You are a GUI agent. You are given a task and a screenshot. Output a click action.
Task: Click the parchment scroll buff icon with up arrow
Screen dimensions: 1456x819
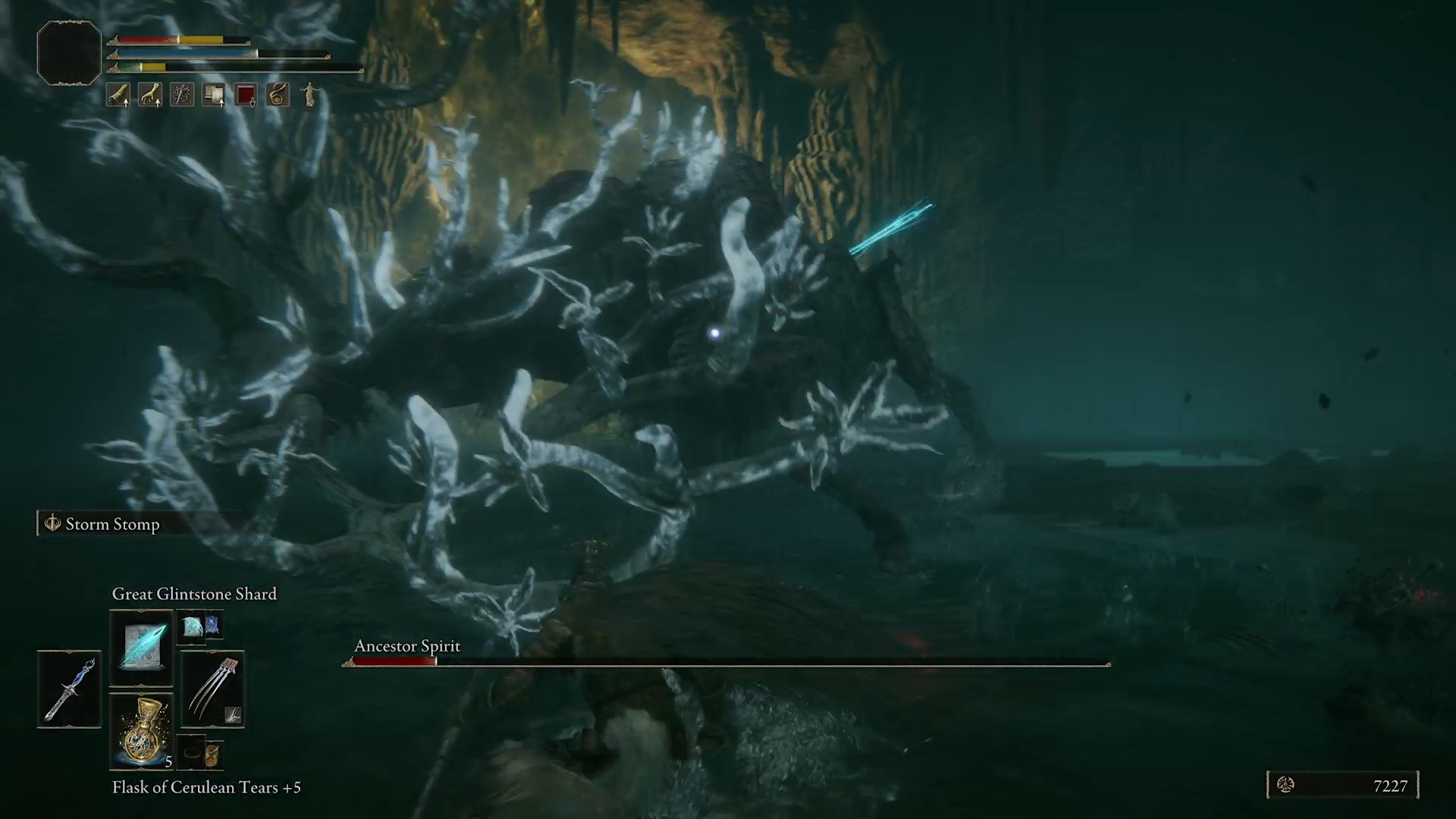click(x=213, y=93)
